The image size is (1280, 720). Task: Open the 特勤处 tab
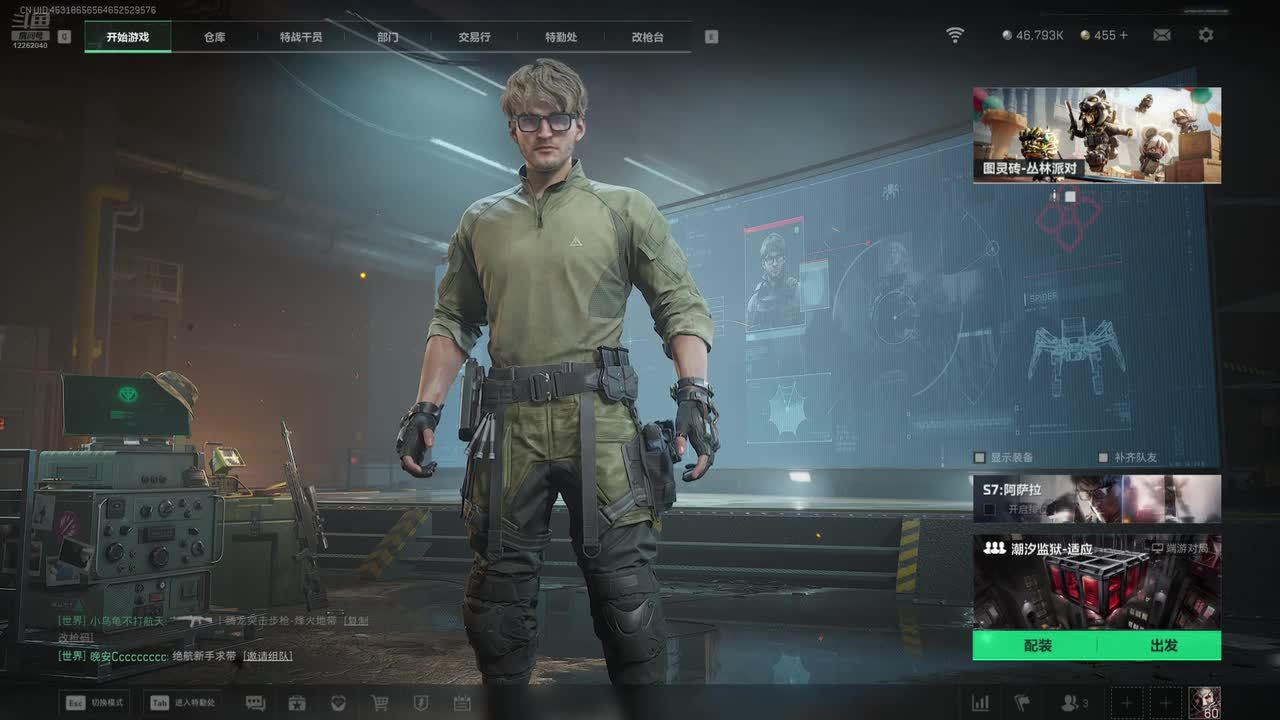(561, 37)
